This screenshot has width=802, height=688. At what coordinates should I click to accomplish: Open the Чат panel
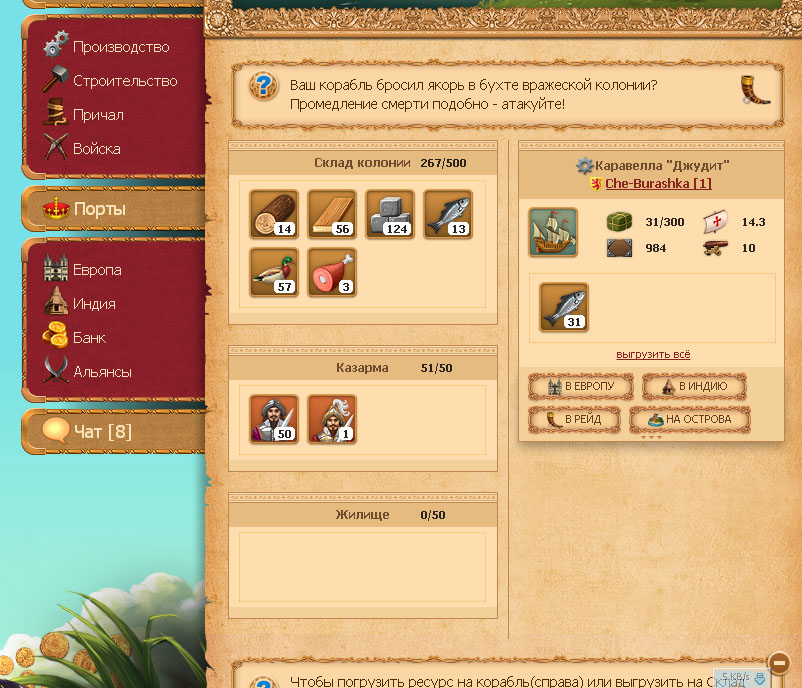pyautogui.click(x=102, y=432)
